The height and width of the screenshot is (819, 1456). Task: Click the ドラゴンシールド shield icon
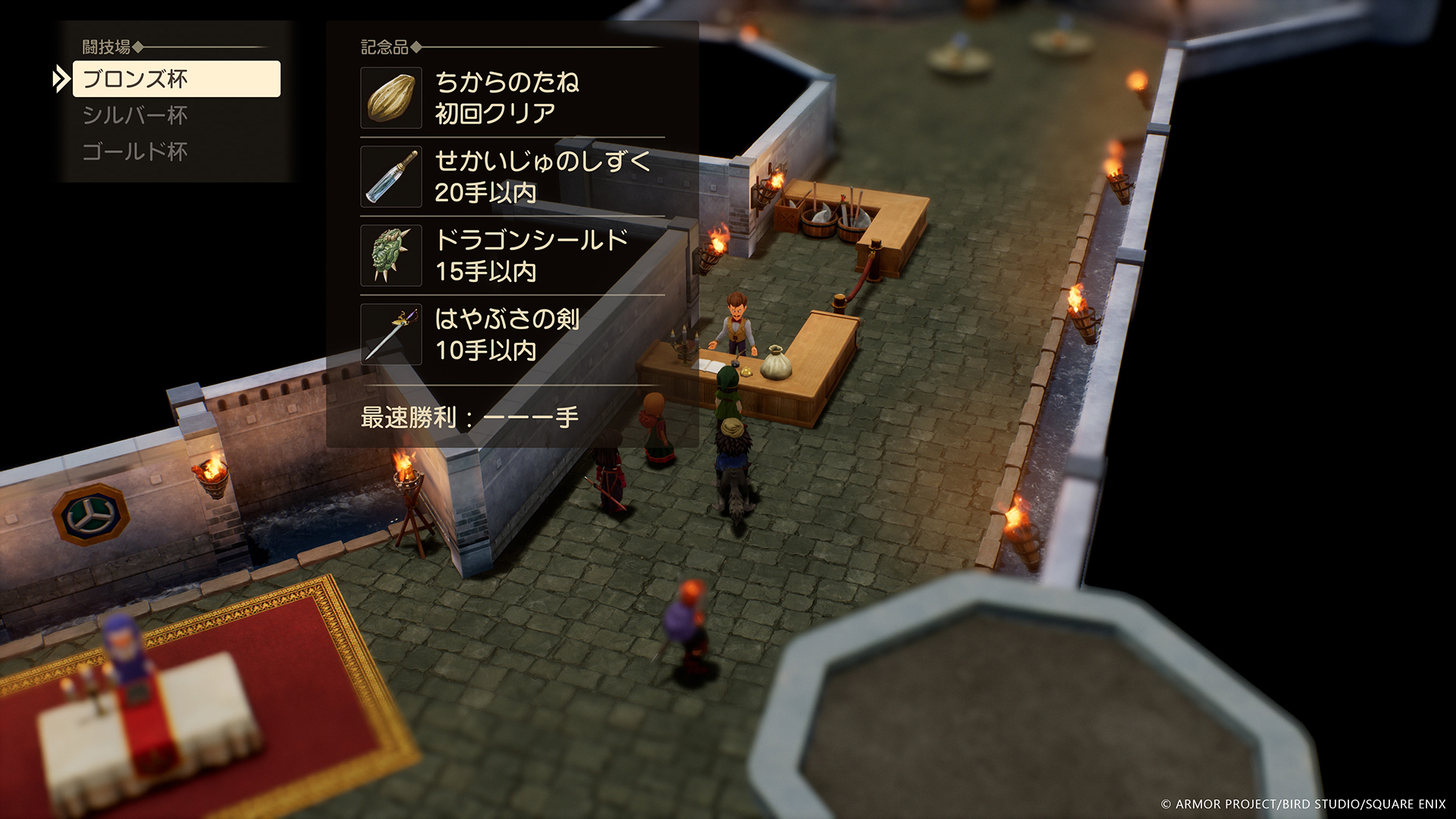[391, 256]
